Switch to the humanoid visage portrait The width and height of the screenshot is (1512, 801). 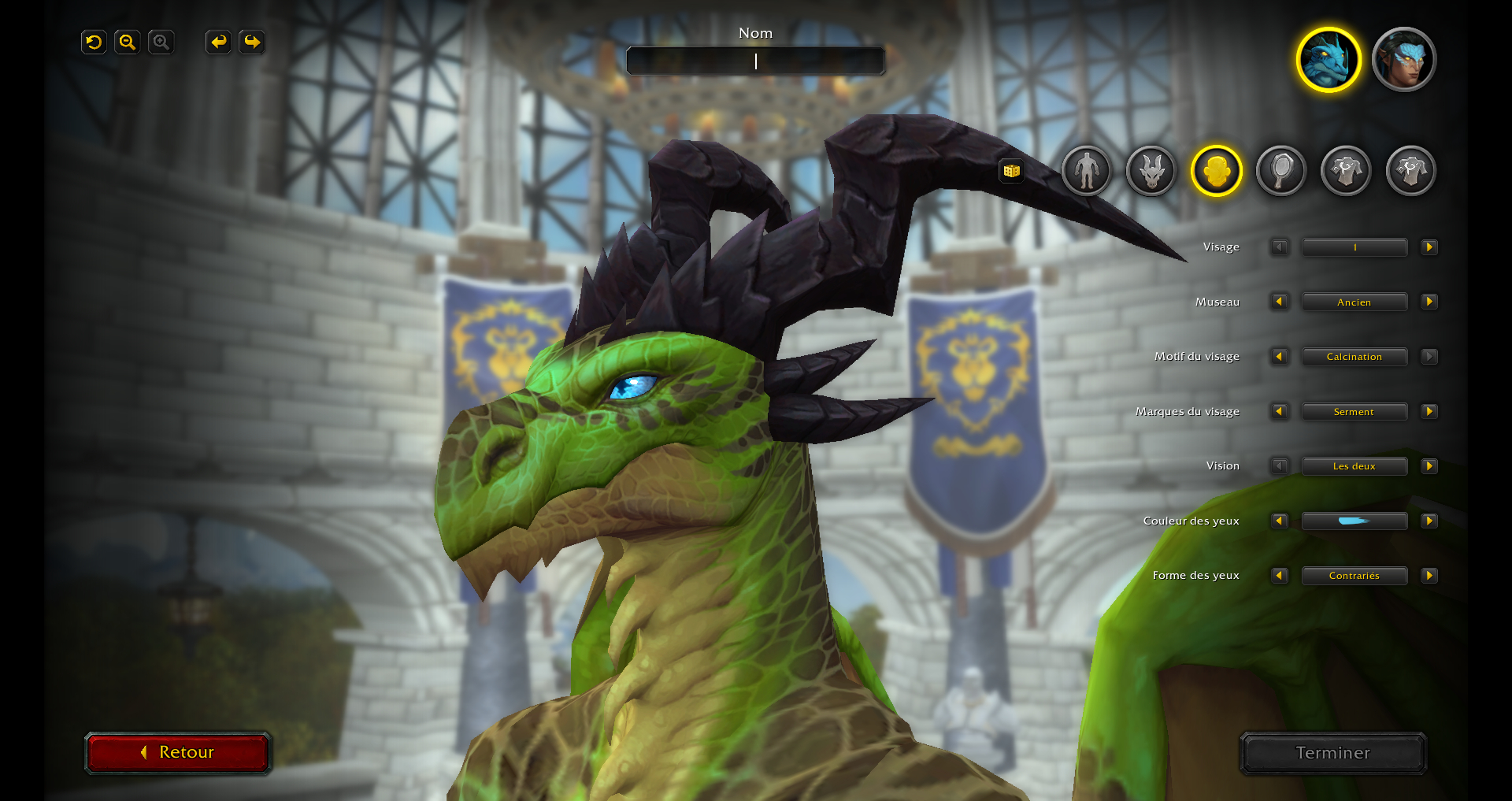tap(1403, 60)
